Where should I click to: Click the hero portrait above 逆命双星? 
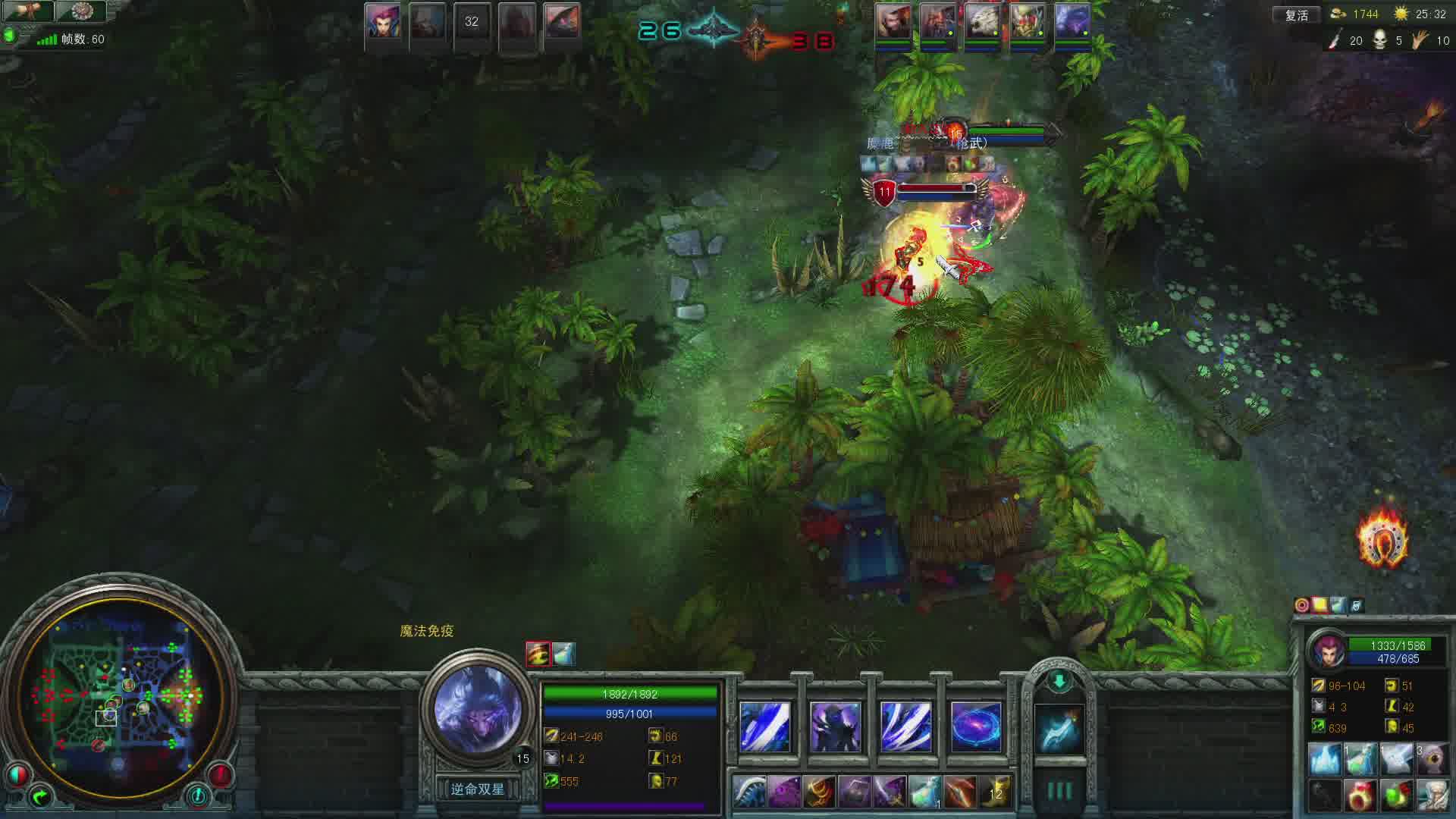(x=478, y=709)
